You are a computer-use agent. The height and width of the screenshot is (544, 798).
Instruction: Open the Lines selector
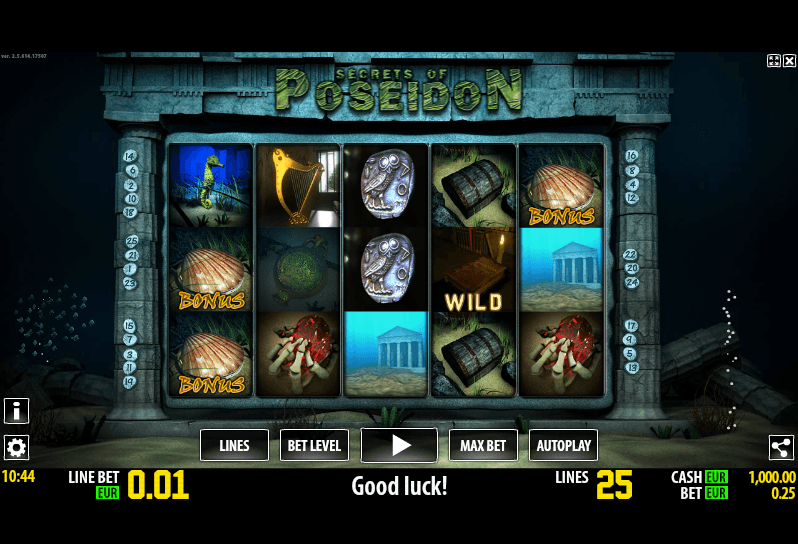234,445
